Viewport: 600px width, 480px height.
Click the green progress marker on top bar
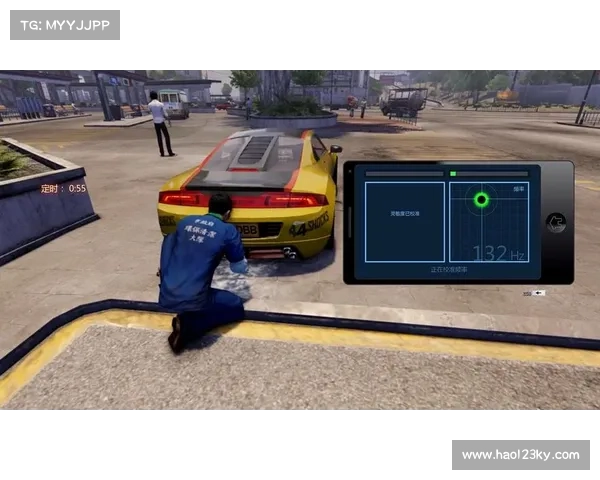click(x=453, y=174)
